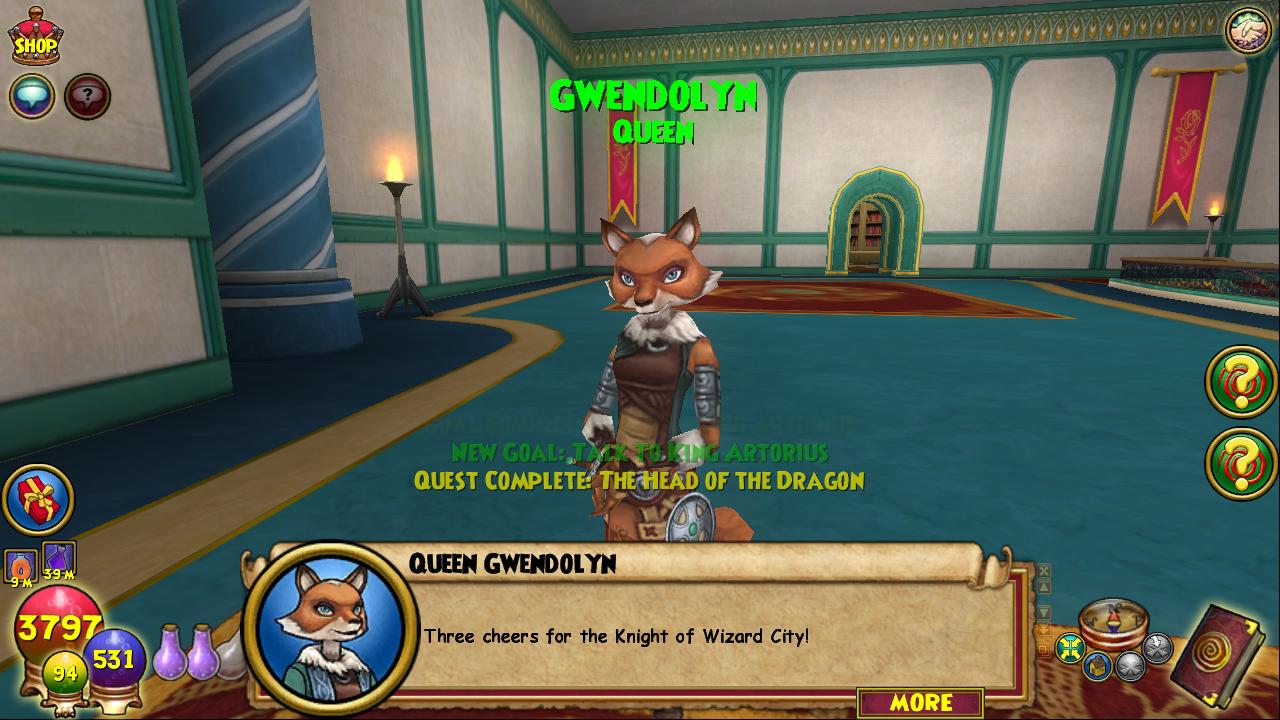Click MORE to continue the dialogue
Screen dimensions: 1280x720
920,703
